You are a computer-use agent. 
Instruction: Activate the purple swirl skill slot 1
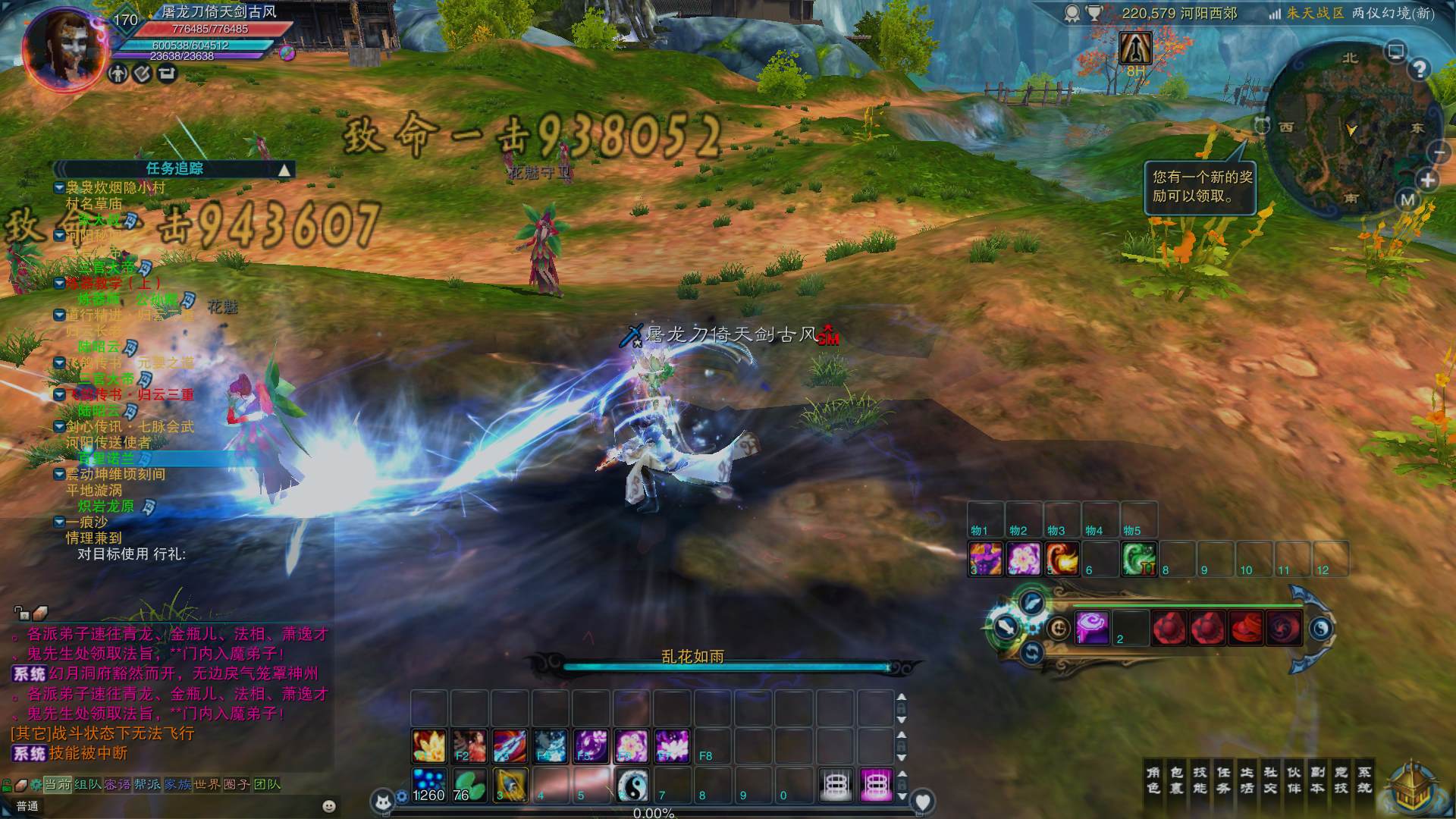(1092, 628)
